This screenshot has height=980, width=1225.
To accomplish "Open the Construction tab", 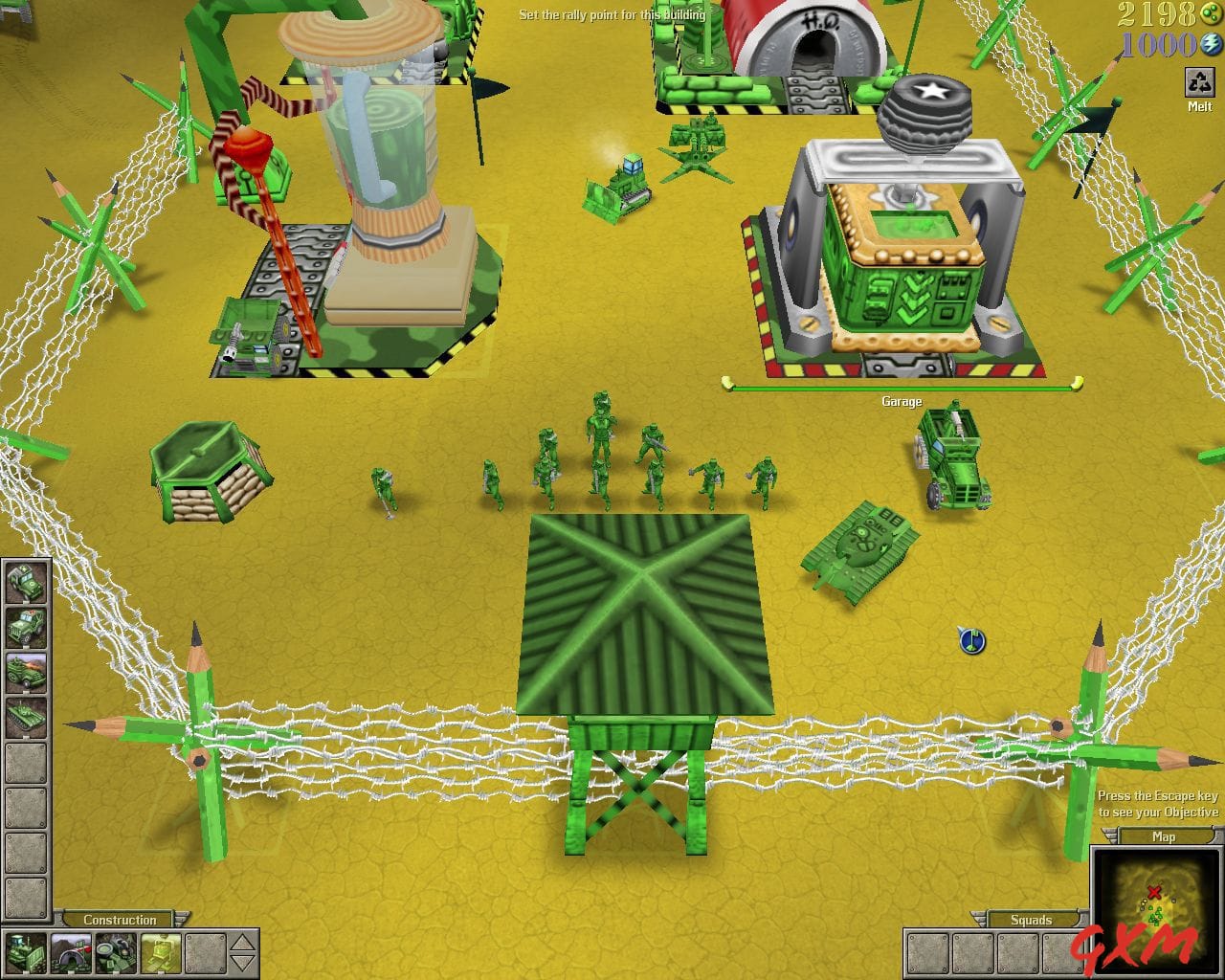I will 120,919.
